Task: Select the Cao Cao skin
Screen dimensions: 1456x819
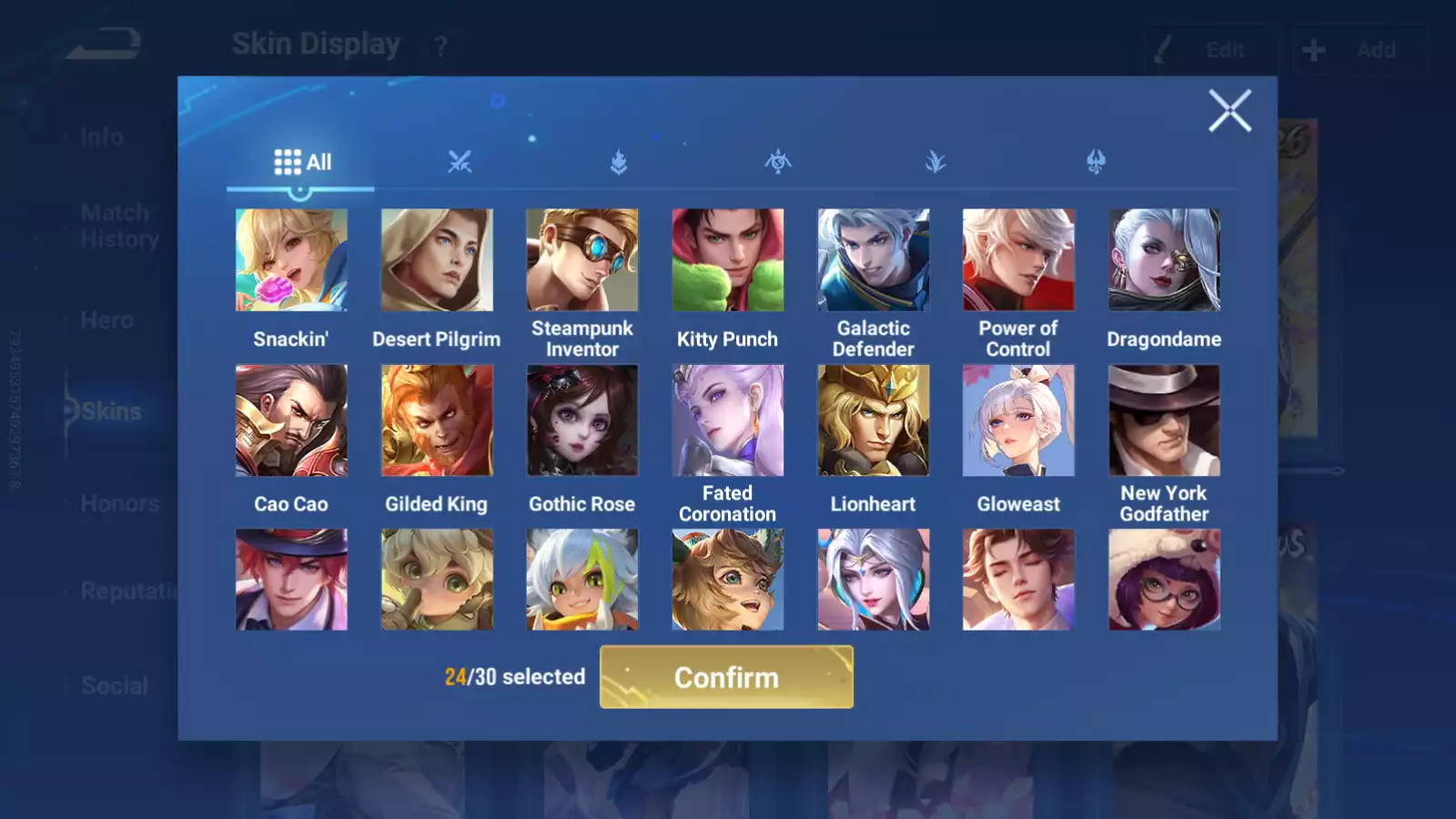Action: 291,420
